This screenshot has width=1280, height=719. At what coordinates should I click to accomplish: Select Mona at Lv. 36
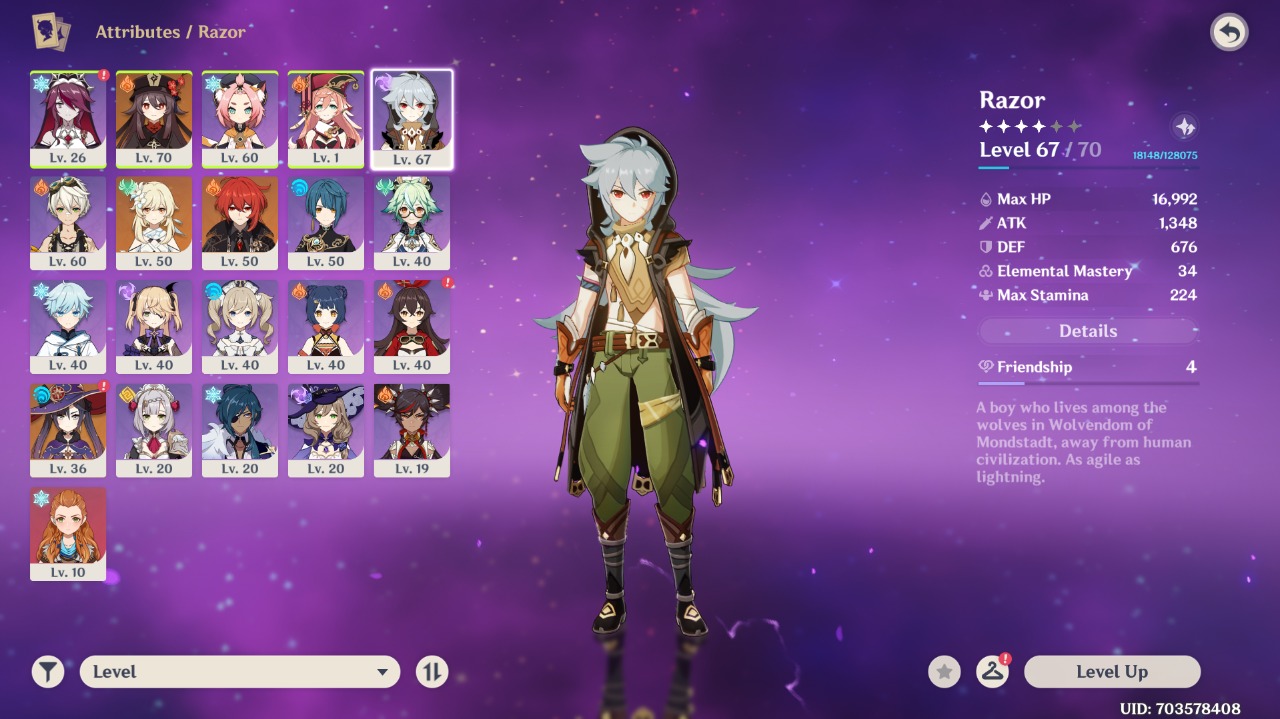[68, 430]
